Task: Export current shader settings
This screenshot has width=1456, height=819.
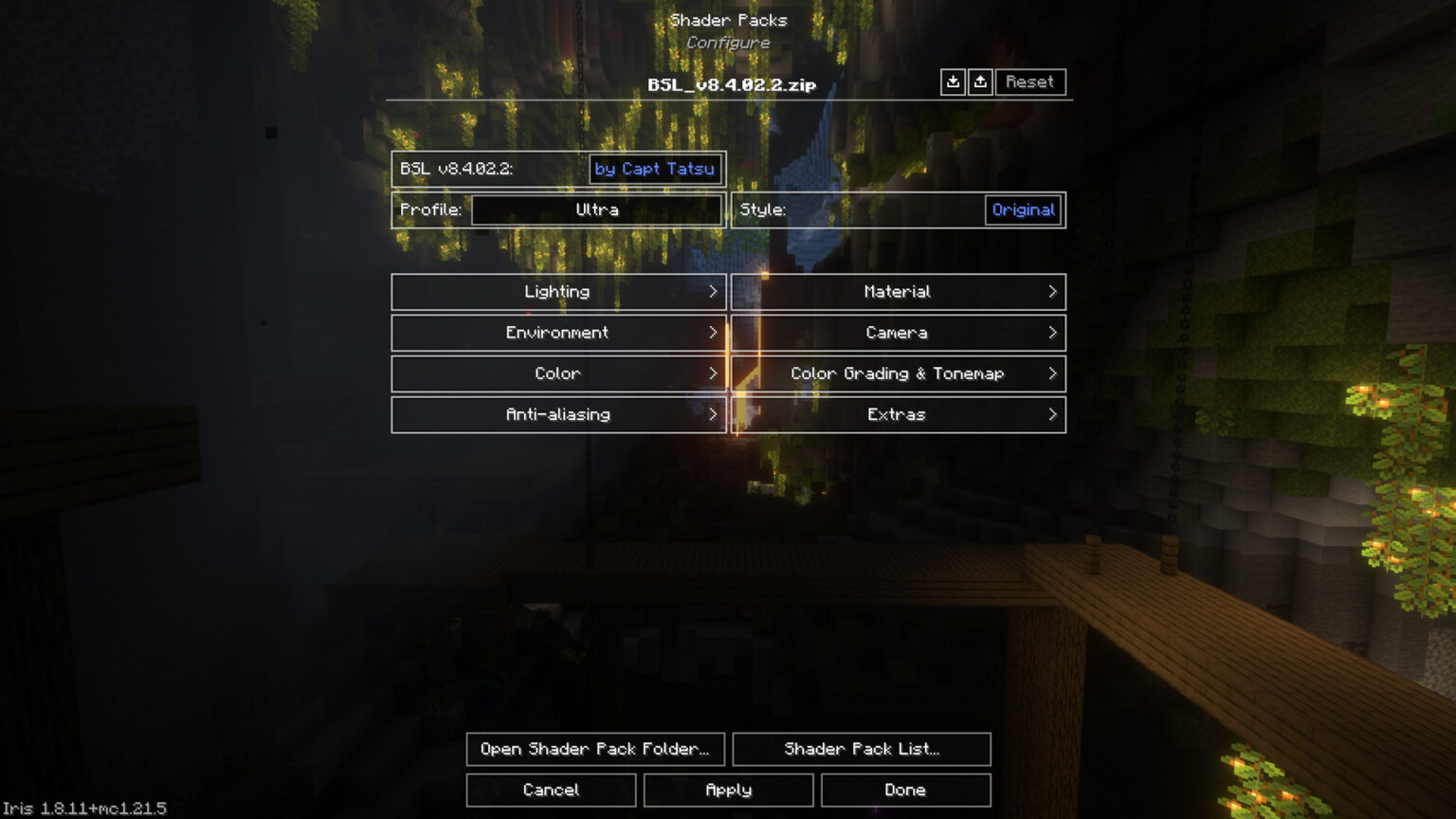Action: [981, 82]
